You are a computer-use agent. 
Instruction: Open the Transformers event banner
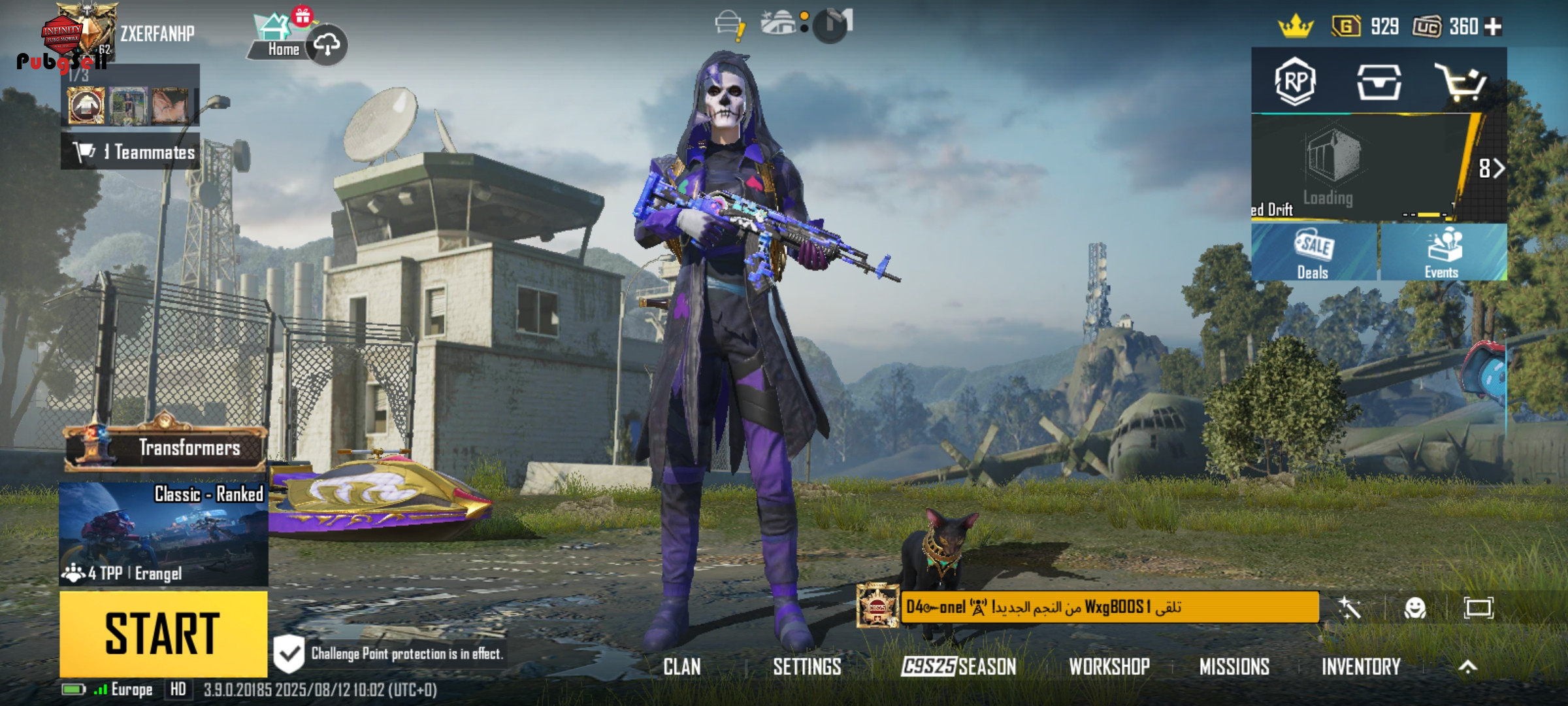click(x=166, y=448)
